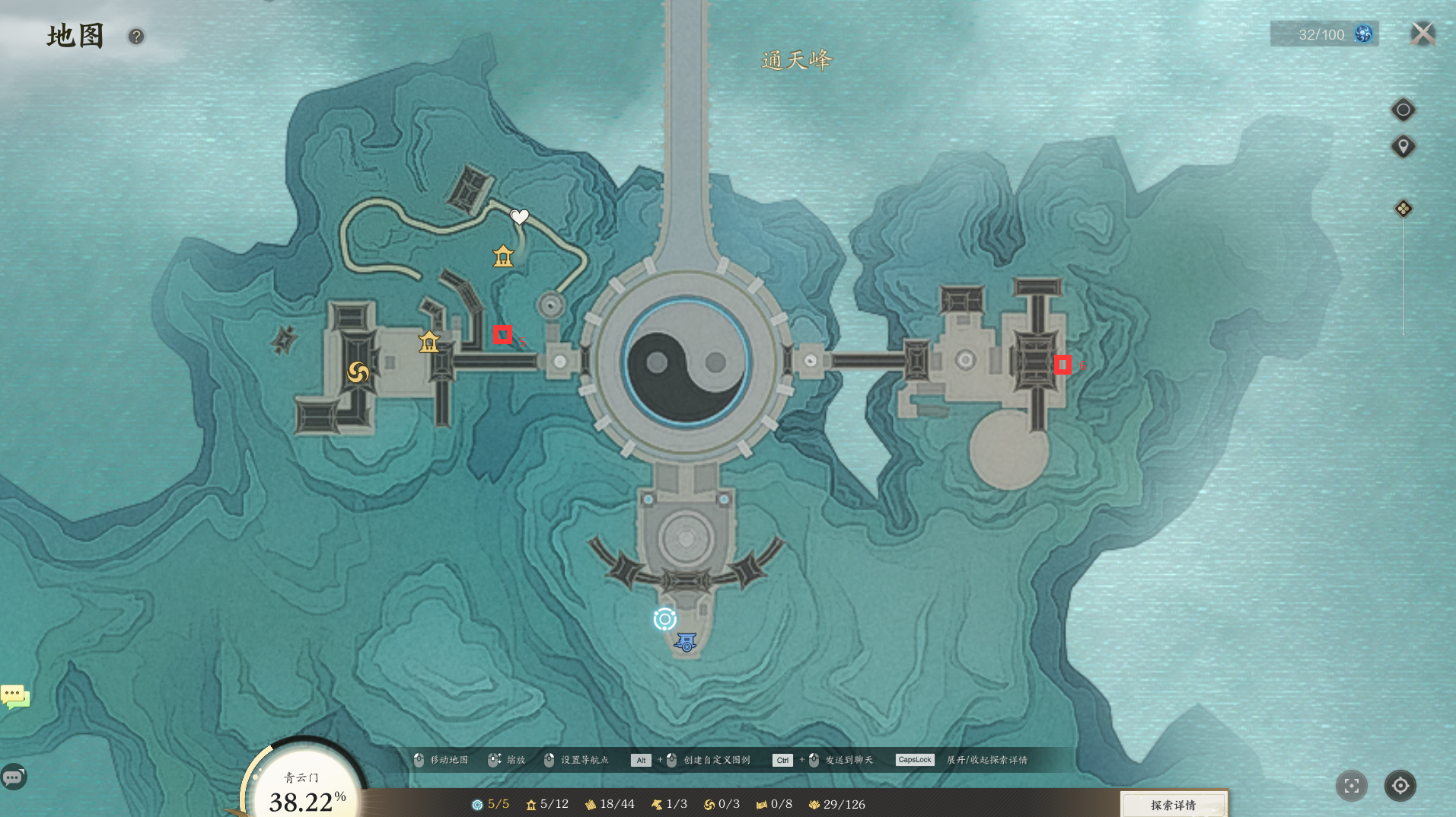This screenshot has width=1456, height=817.
Task: Click the 32/100 blue orb counter
Action: (x=1324, y=34)
